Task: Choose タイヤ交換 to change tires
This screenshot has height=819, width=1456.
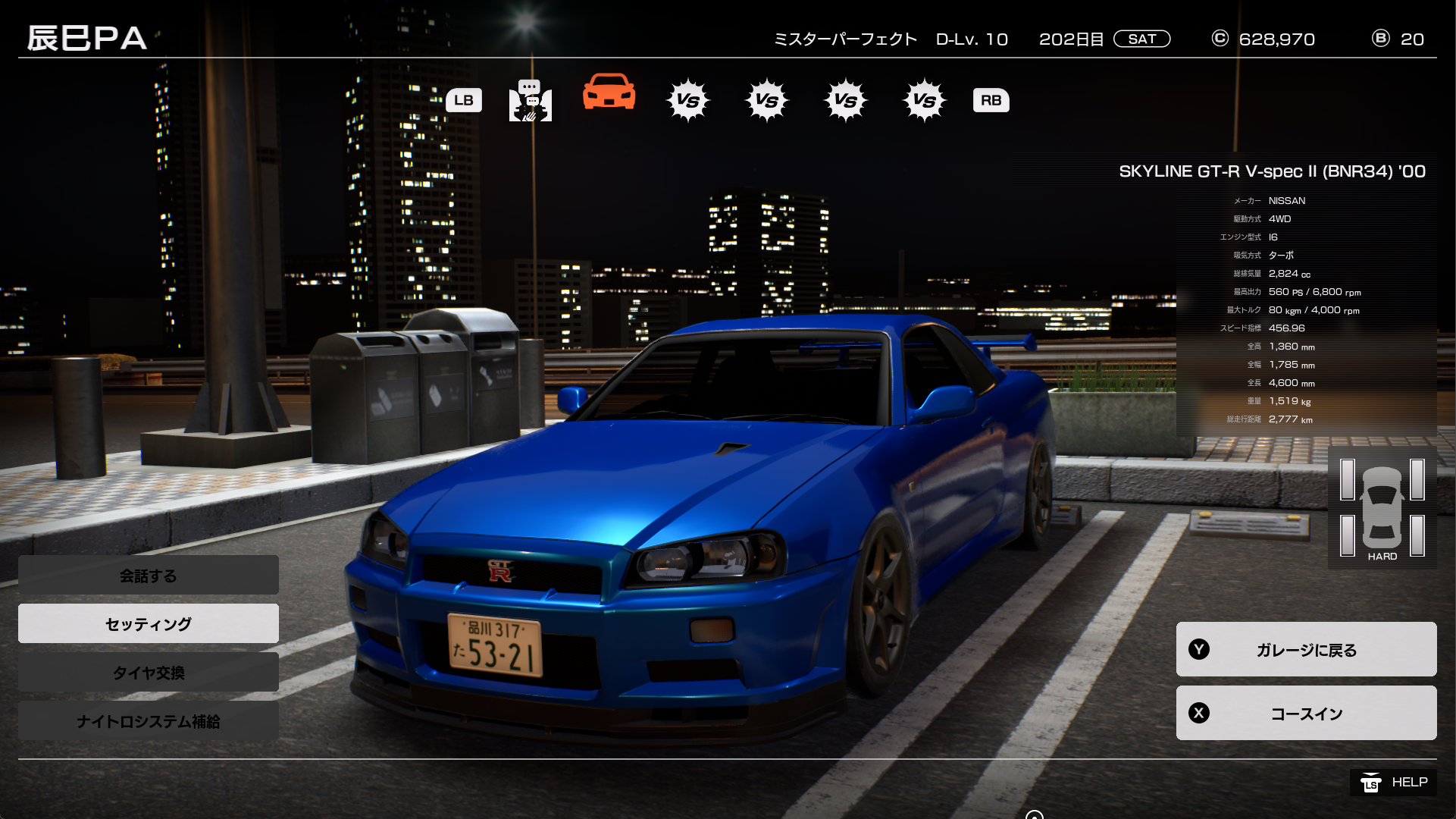Action: tap(149, 672)
